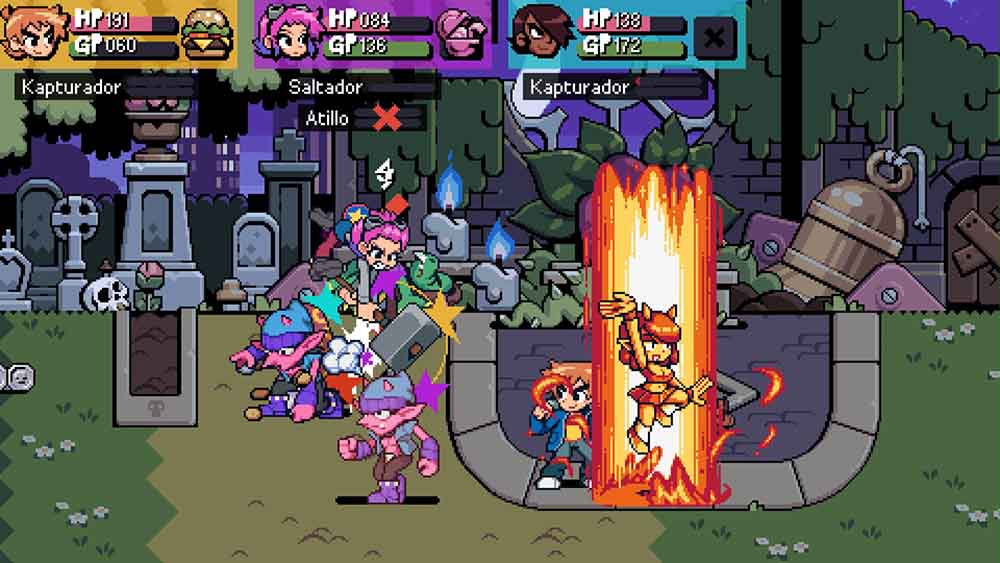The width and height of the screenshot is (1000, 563).
Task: Choose the brown-haired character portrait
Action: pyautogui.click(x=540, y=35)
